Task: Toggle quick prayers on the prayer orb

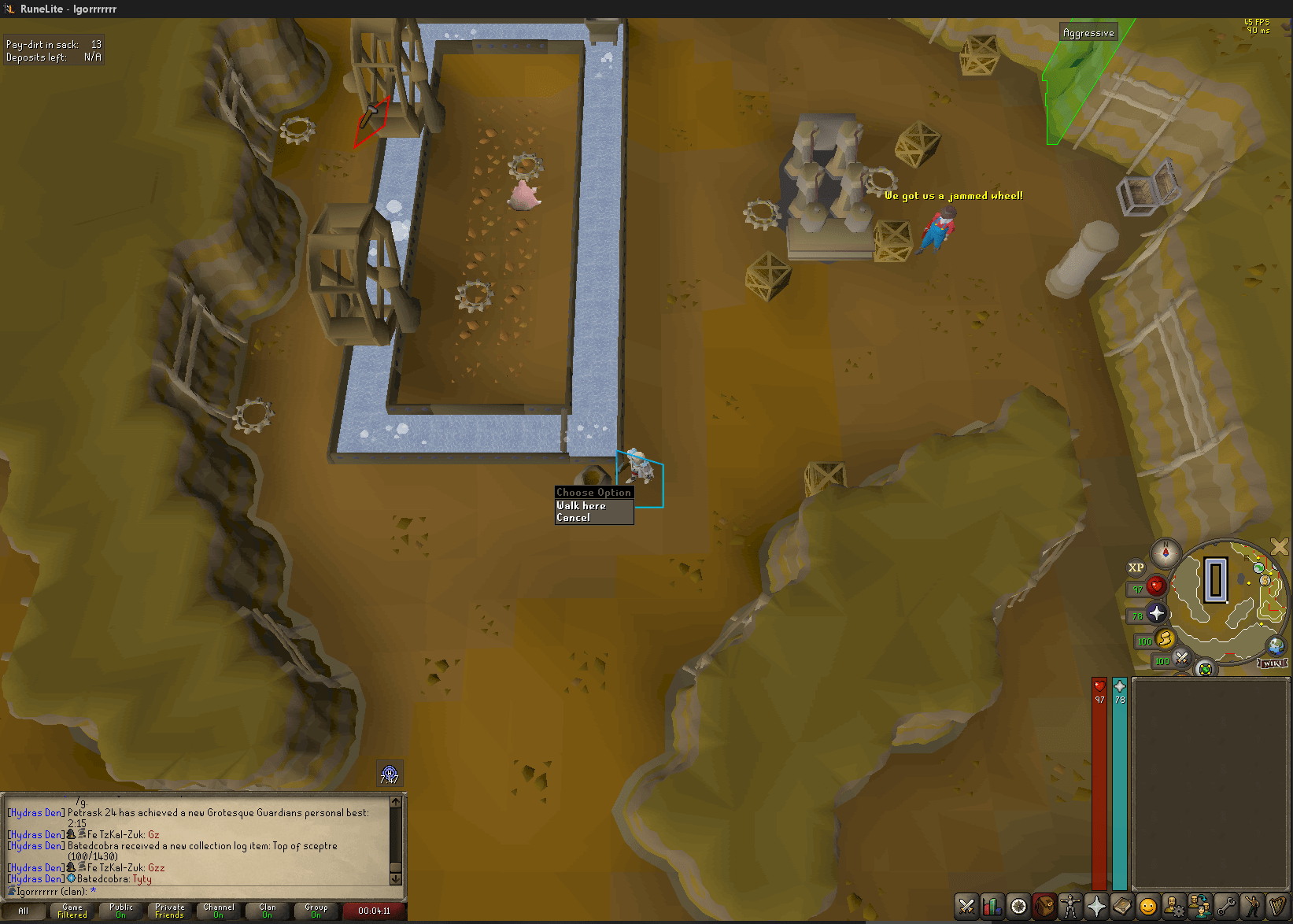Action: point(1156,614)
